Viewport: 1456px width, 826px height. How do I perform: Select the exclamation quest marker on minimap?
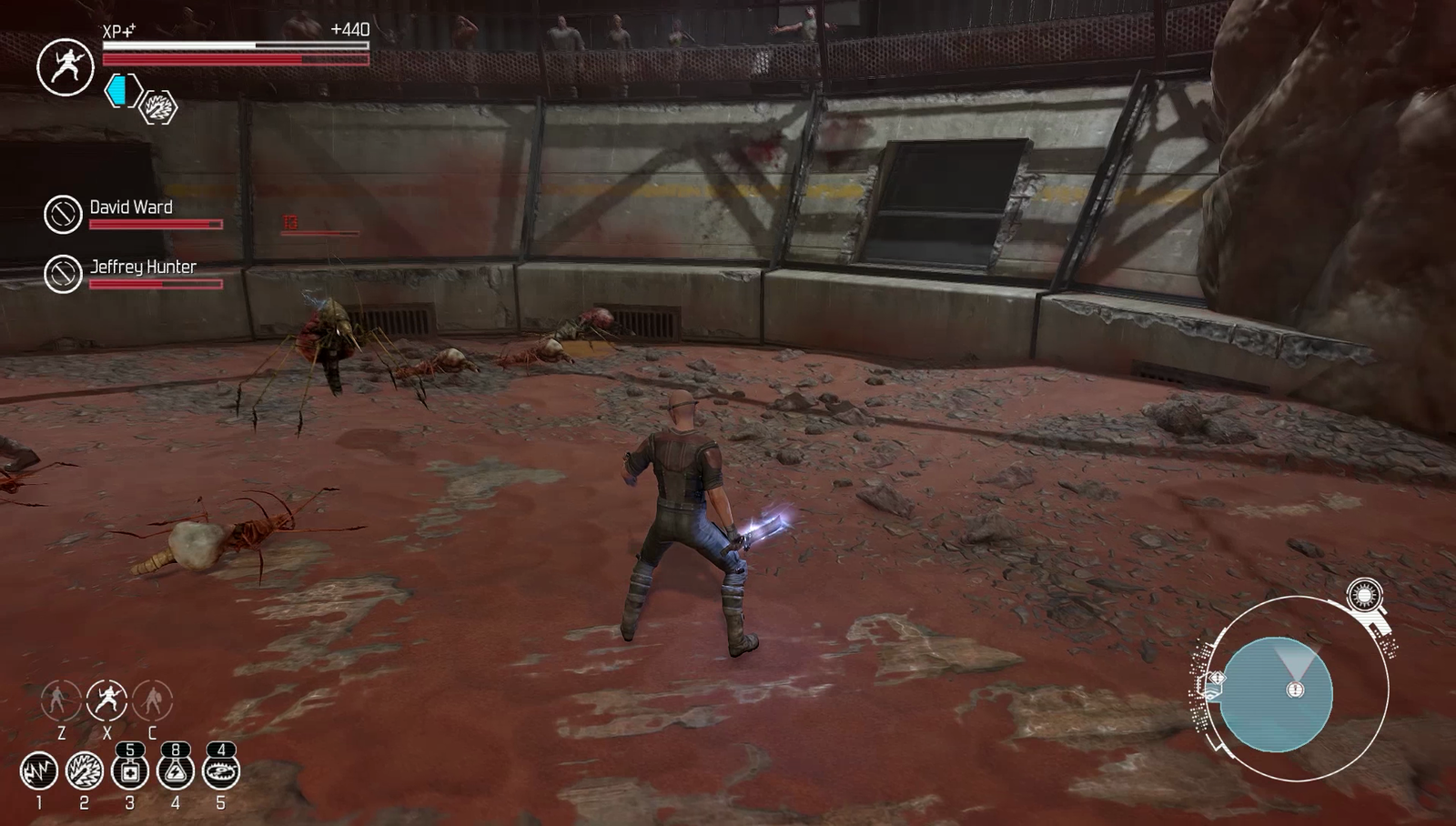coord(1295,690)
